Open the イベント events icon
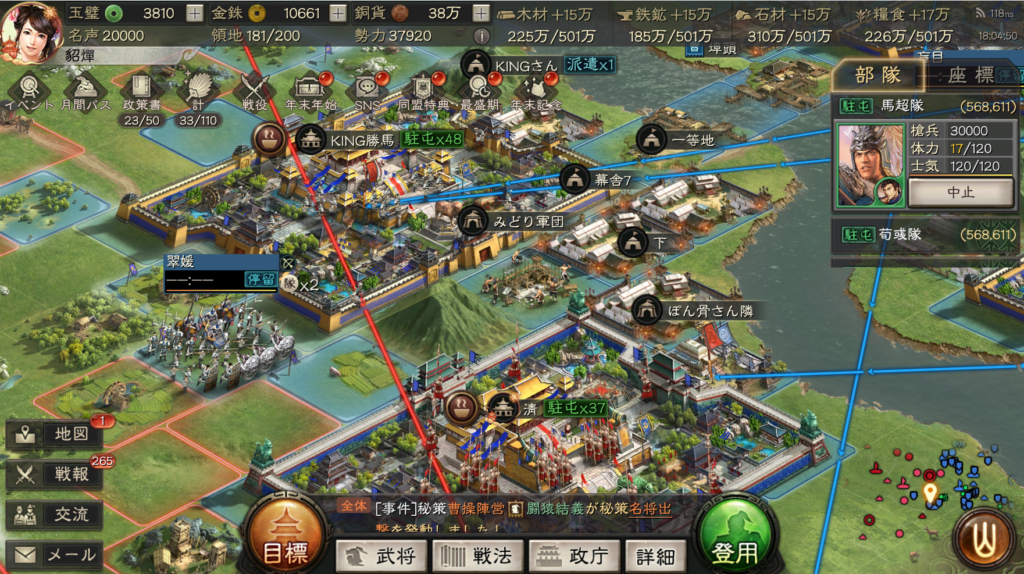This screenshot has width=1024, height=574. (x=27, y=90)
